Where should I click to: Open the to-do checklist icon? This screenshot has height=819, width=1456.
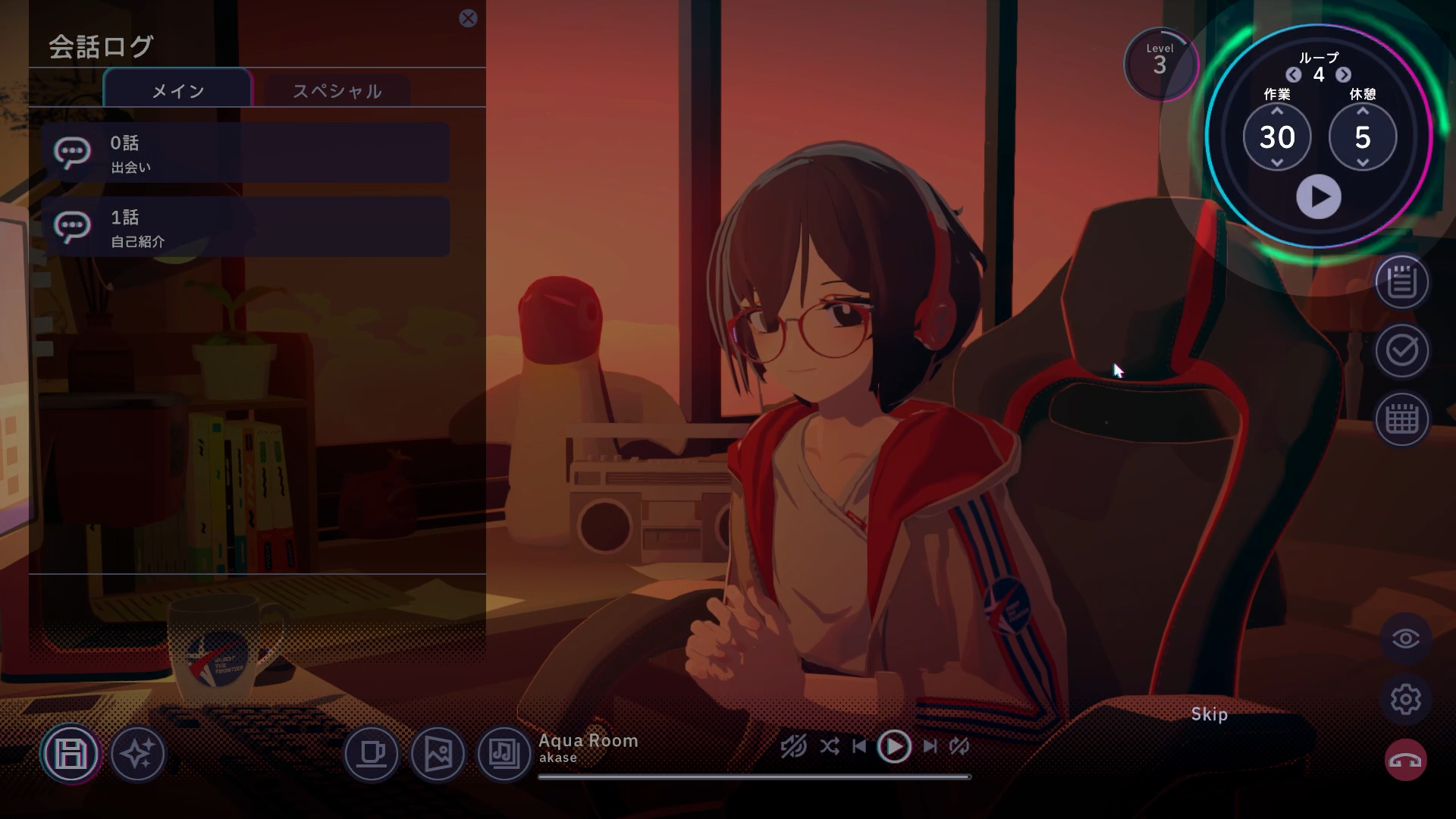[1401, 351]
